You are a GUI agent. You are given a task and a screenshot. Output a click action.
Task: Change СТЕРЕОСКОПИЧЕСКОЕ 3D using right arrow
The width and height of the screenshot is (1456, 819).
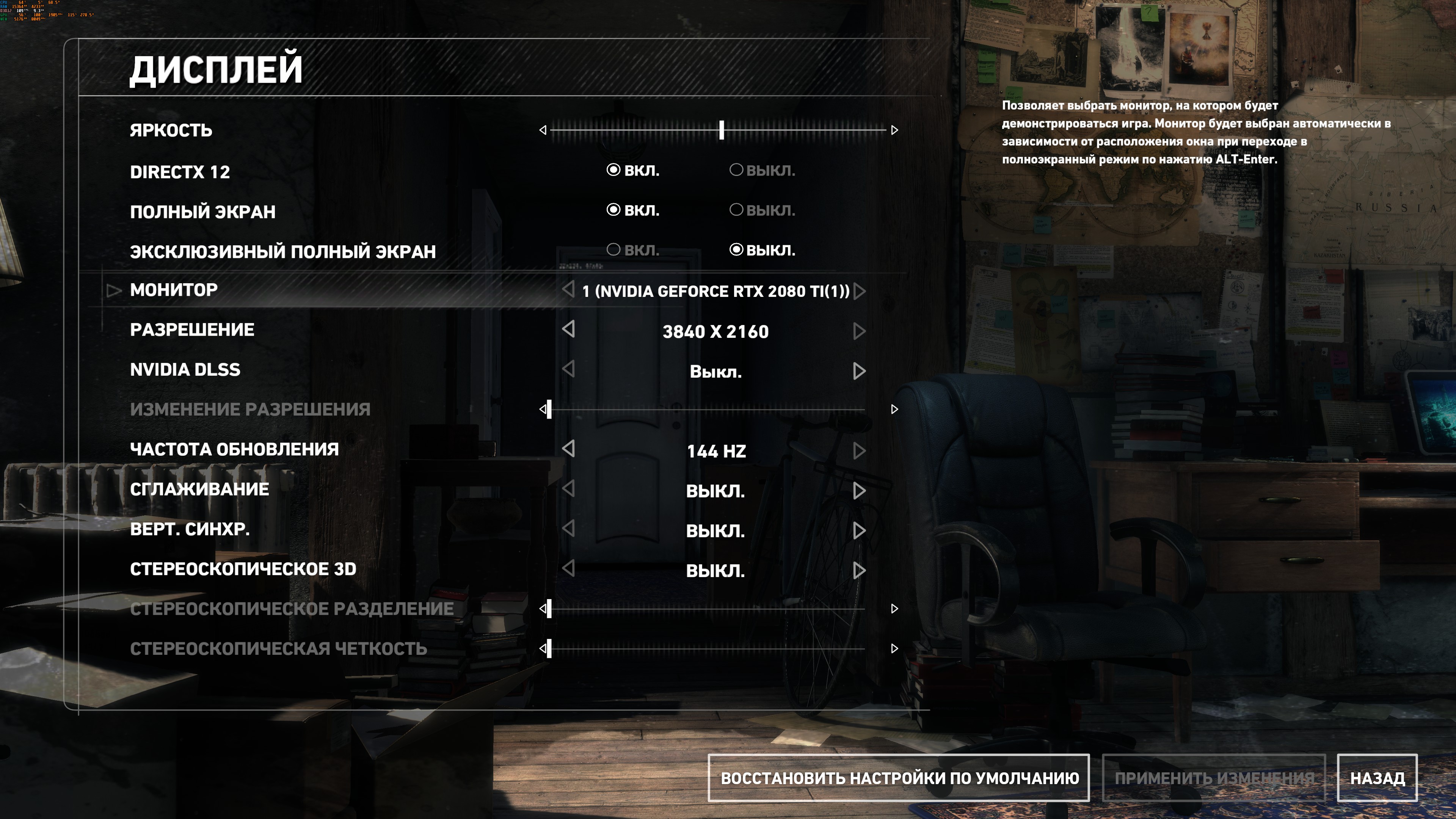pos(859,570)
